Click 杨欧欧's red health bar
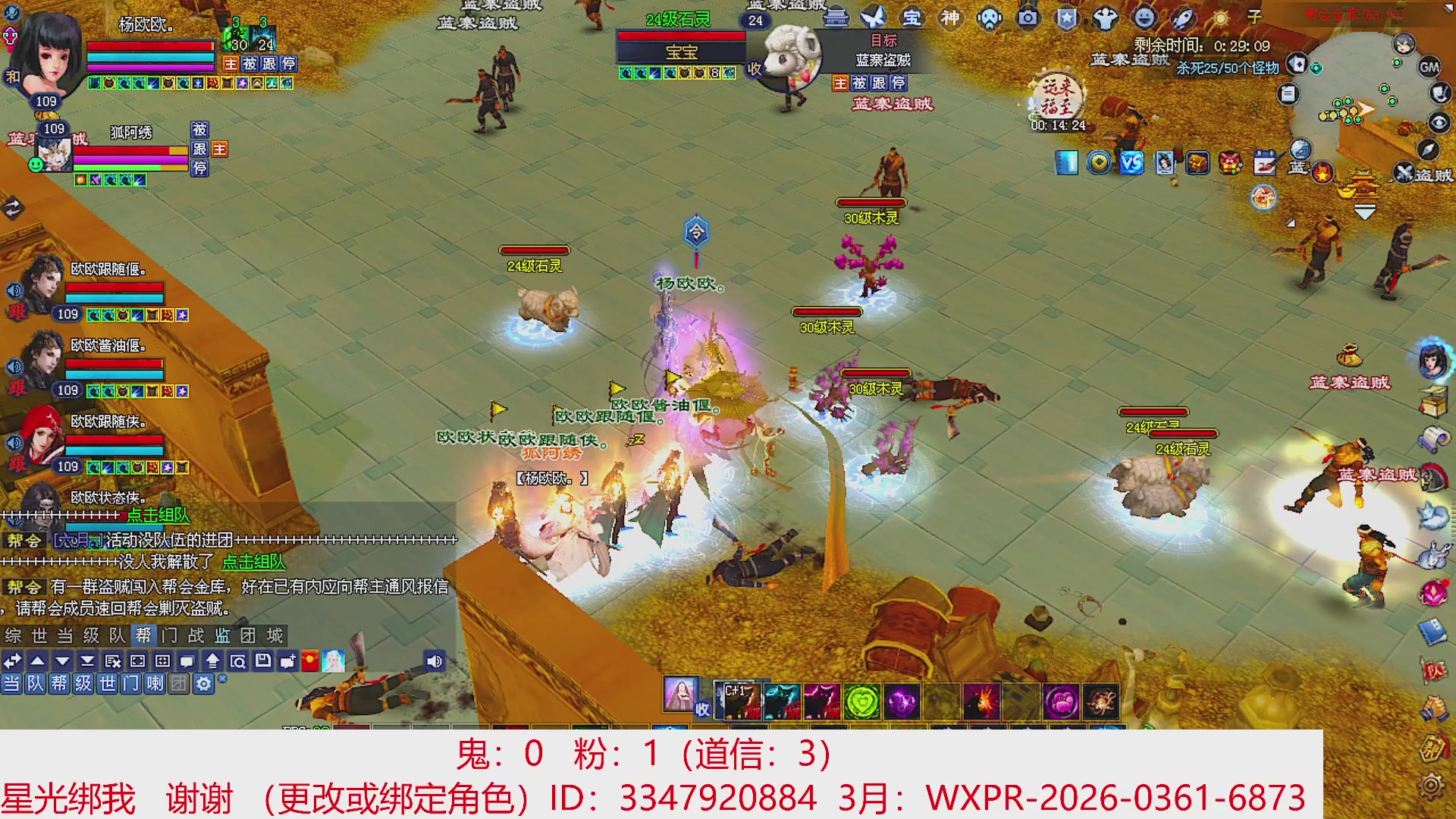Screen dimensions: 1456x819 click(x=148, y=44)
